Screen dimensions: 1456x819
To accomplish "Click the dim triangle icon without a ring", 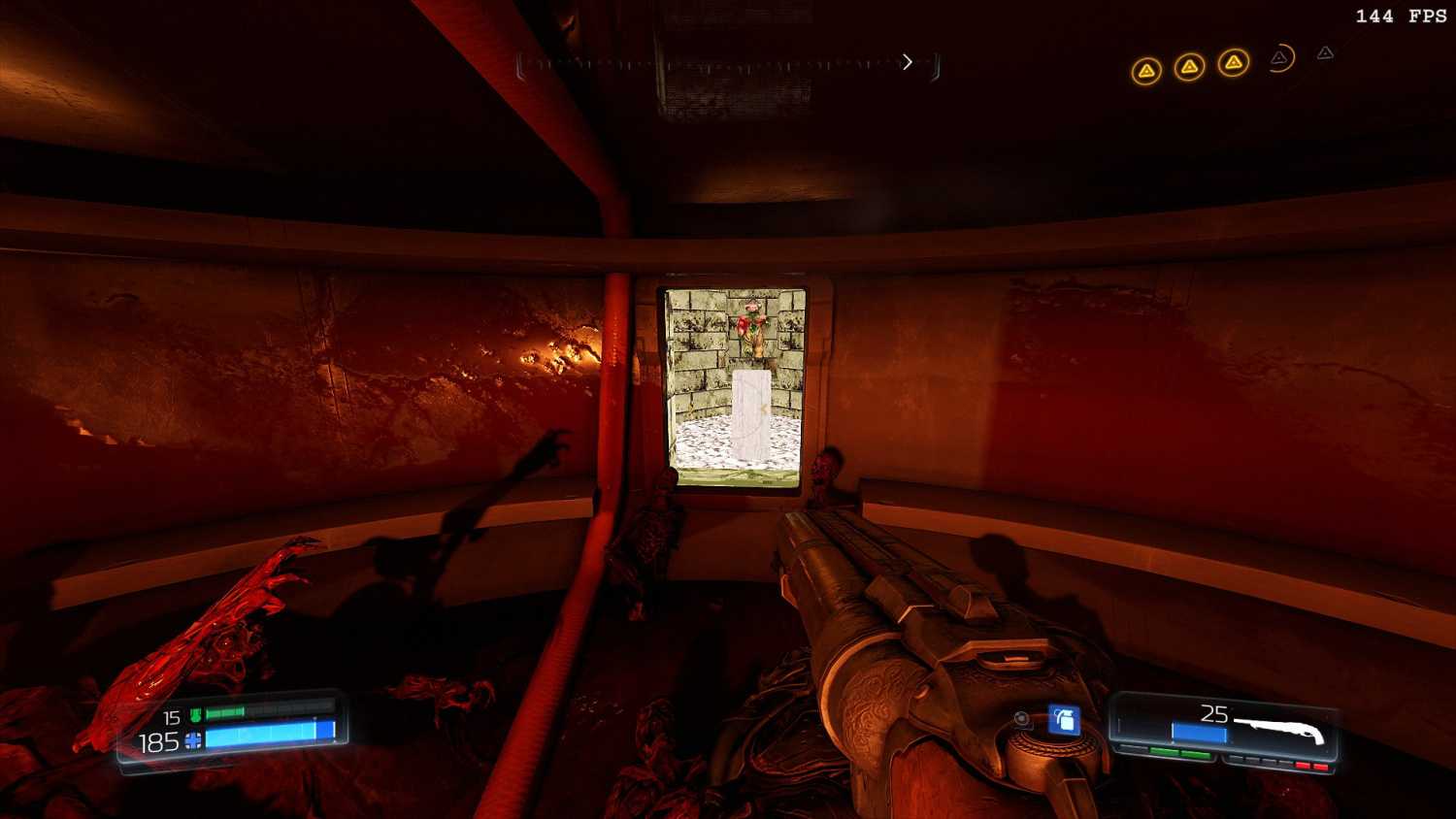I will point(1325,53).
